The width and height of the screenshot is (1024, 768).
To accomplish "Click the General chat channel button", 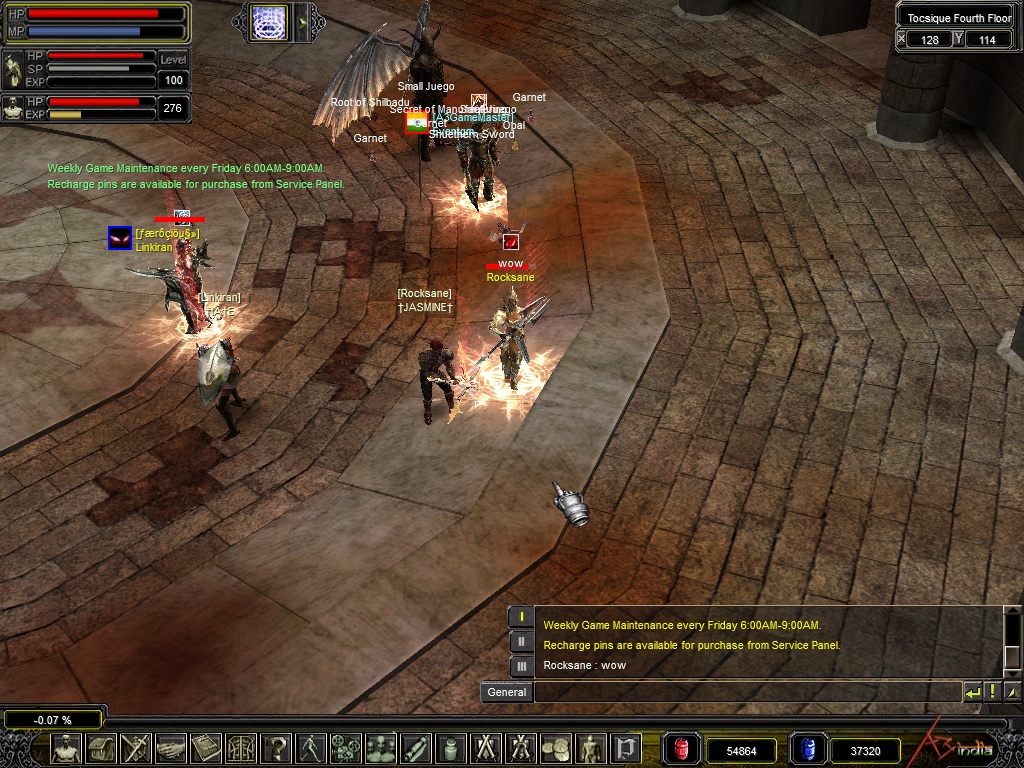I will click(507, 692).
